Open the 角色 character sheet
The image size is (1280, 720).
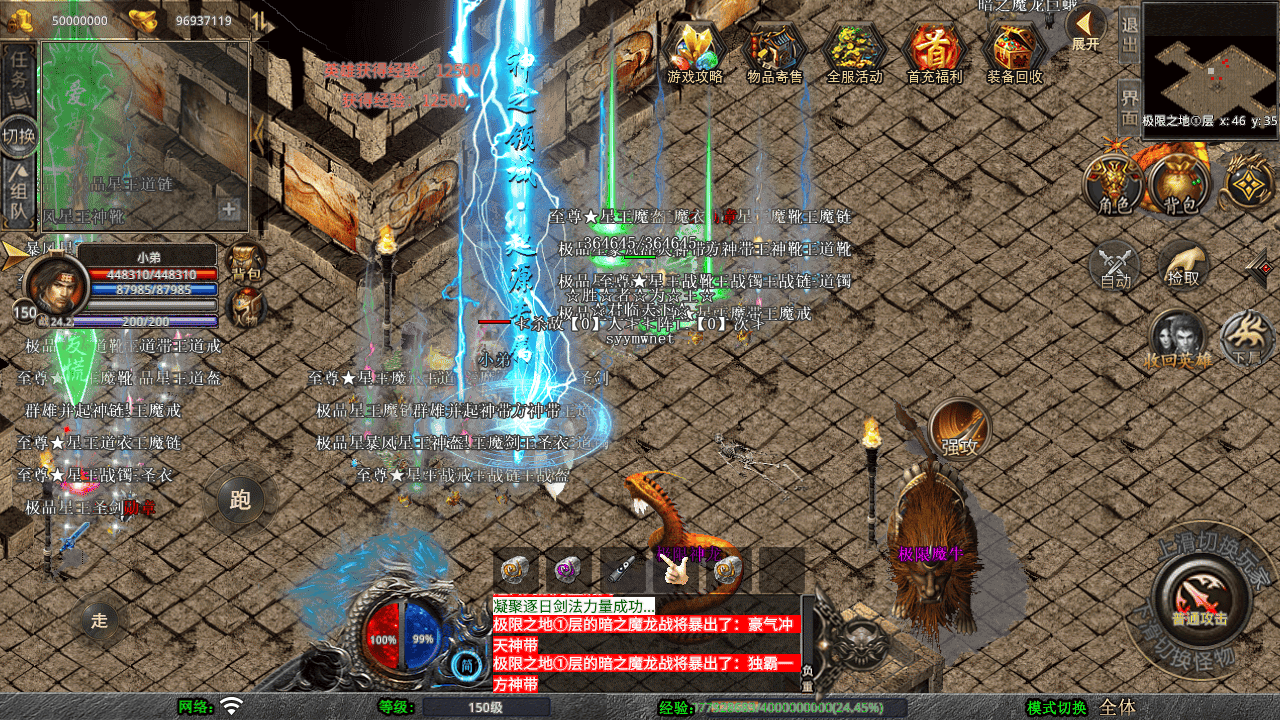1114,186
